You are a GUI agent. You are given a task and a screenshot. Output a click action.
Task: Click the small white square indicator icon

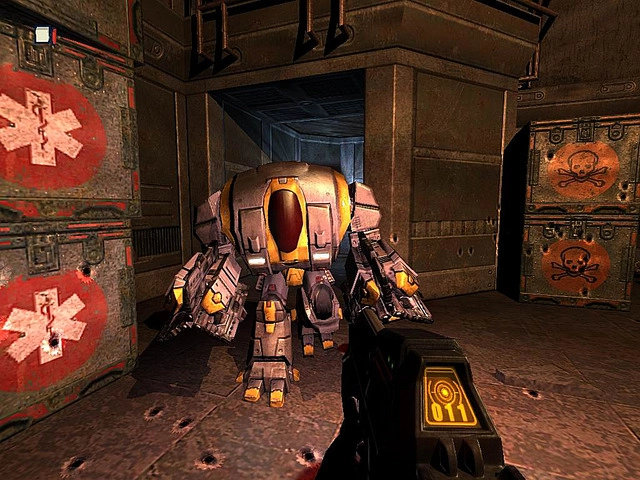pos(42,35)
